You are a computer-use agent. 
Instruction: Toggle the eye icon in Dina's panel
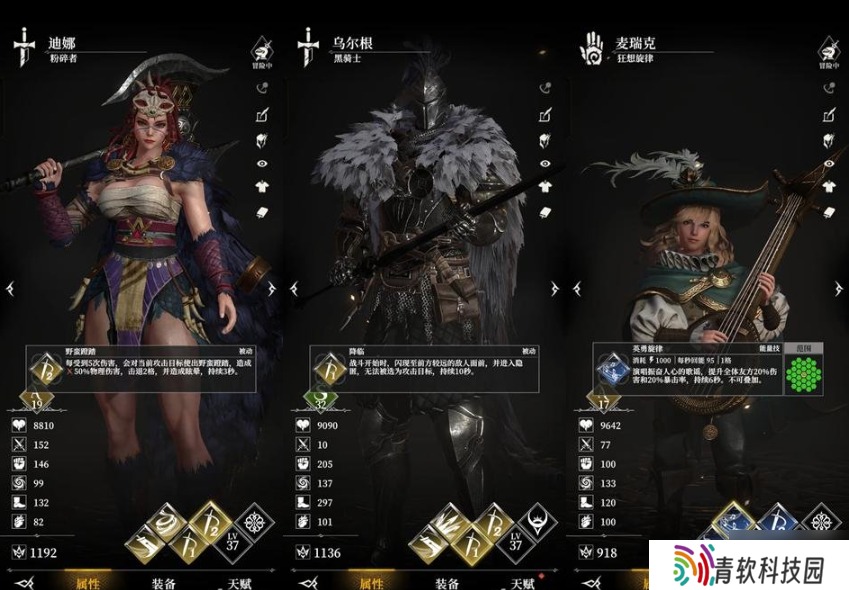263,163
